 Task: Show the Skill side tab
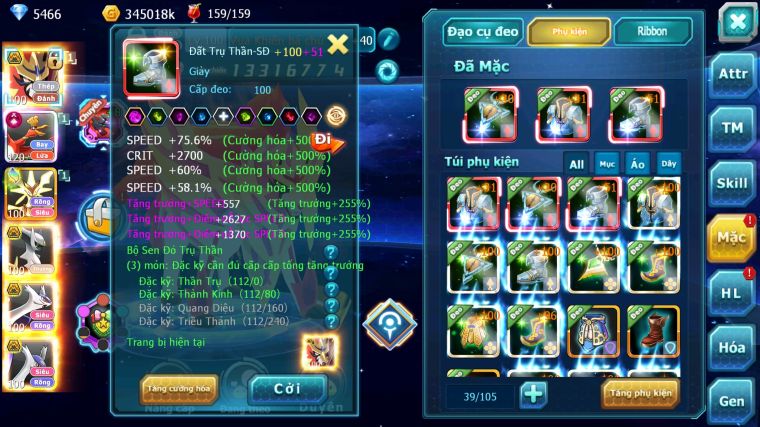coord(731,183)
